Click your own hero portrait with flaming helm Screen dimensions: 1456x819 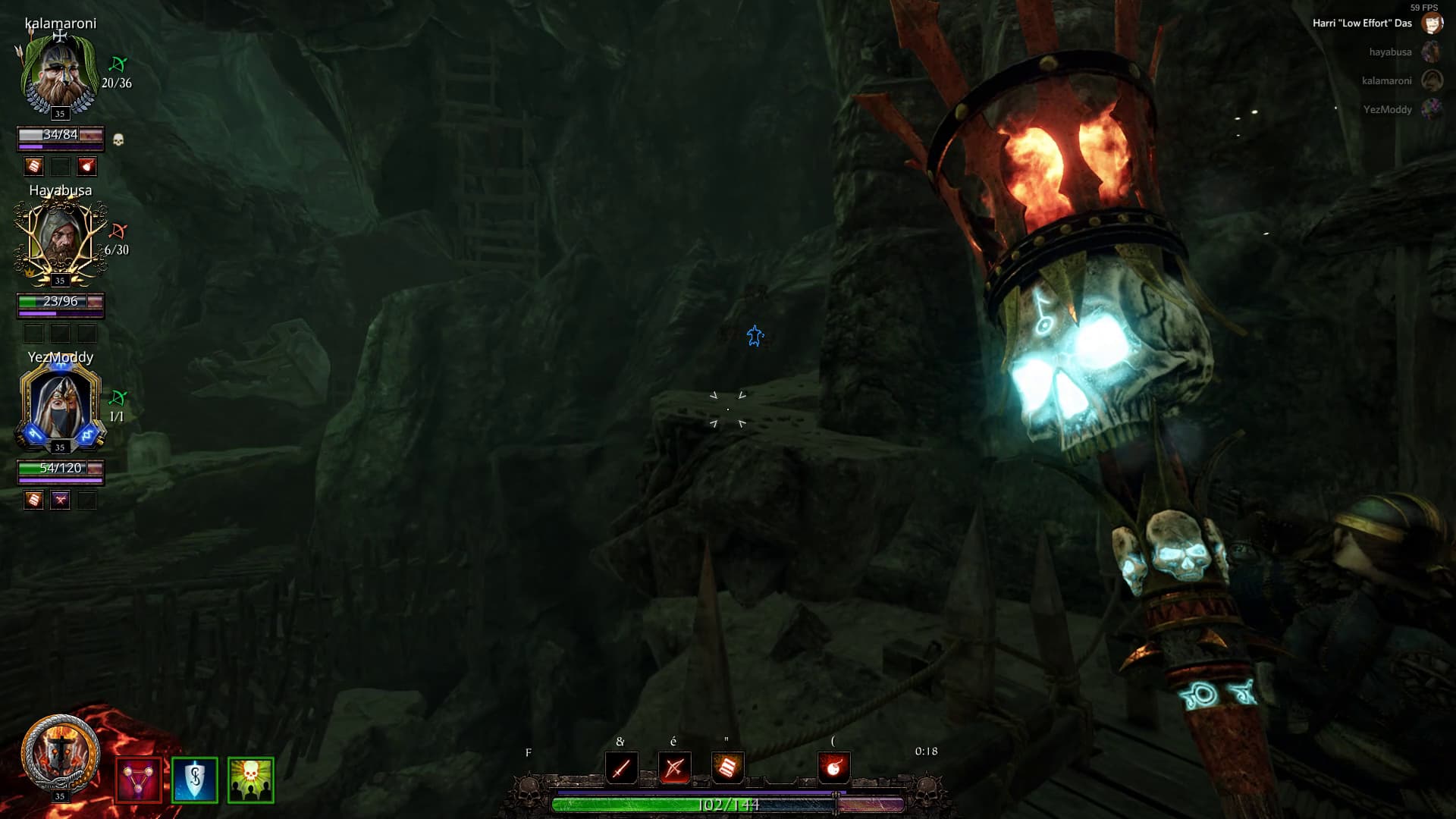(60, 754)
